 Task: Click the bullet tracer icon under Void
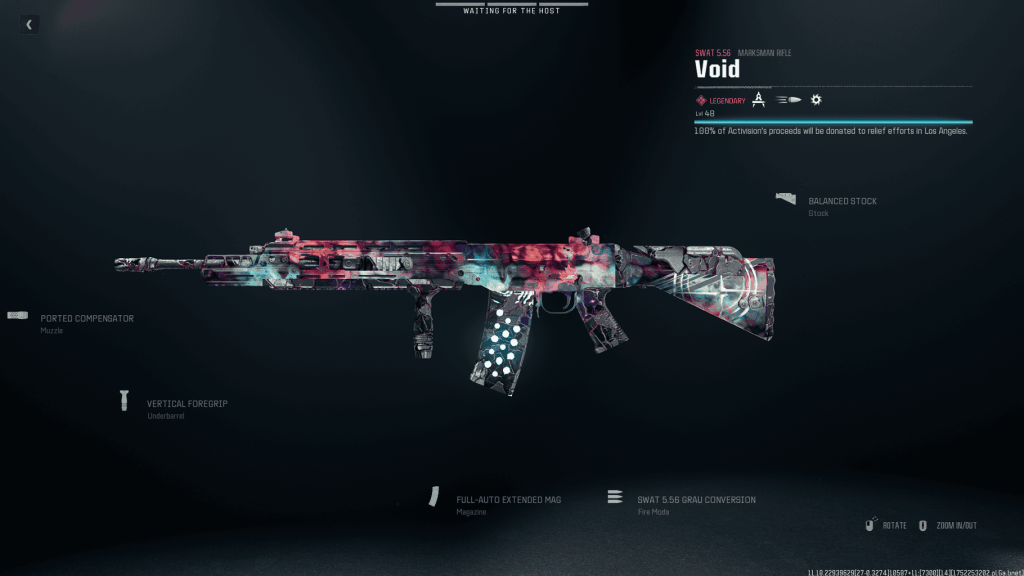coord(790,100)
